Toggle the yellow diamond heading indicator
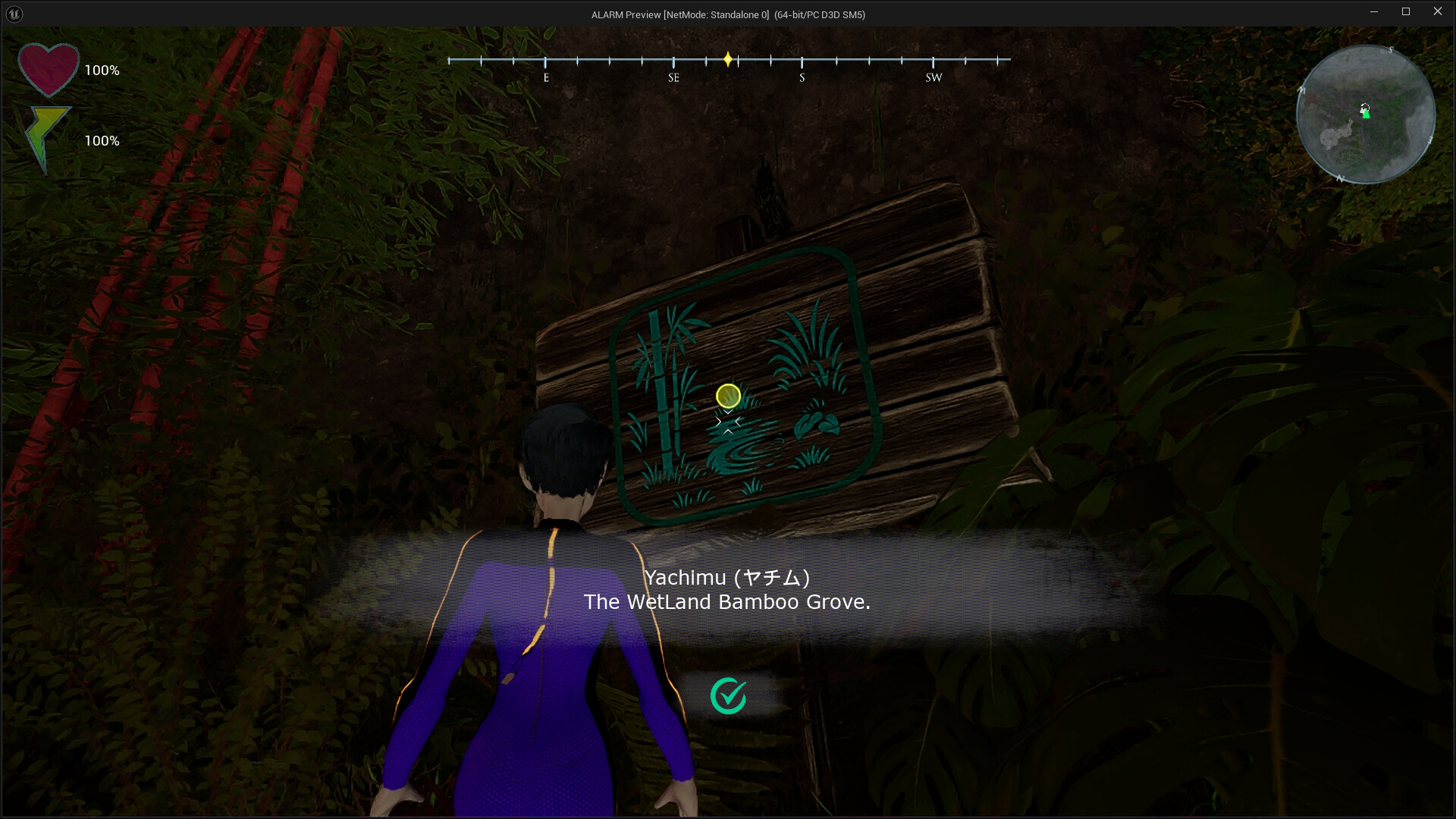 click(x=728, y=58)
